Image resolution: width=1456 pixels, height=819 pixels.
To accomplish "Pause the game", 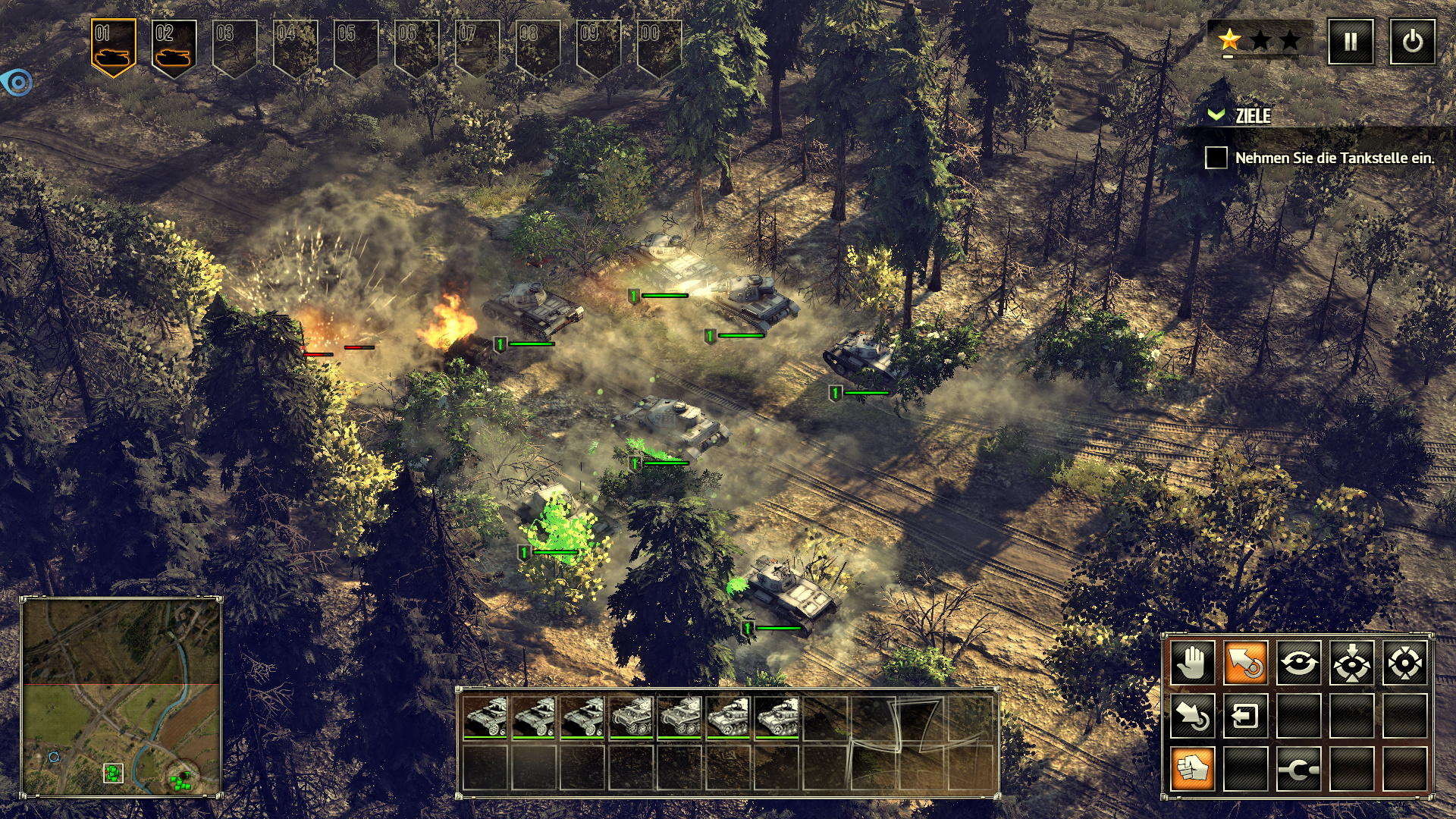I will coord(1351,42).
